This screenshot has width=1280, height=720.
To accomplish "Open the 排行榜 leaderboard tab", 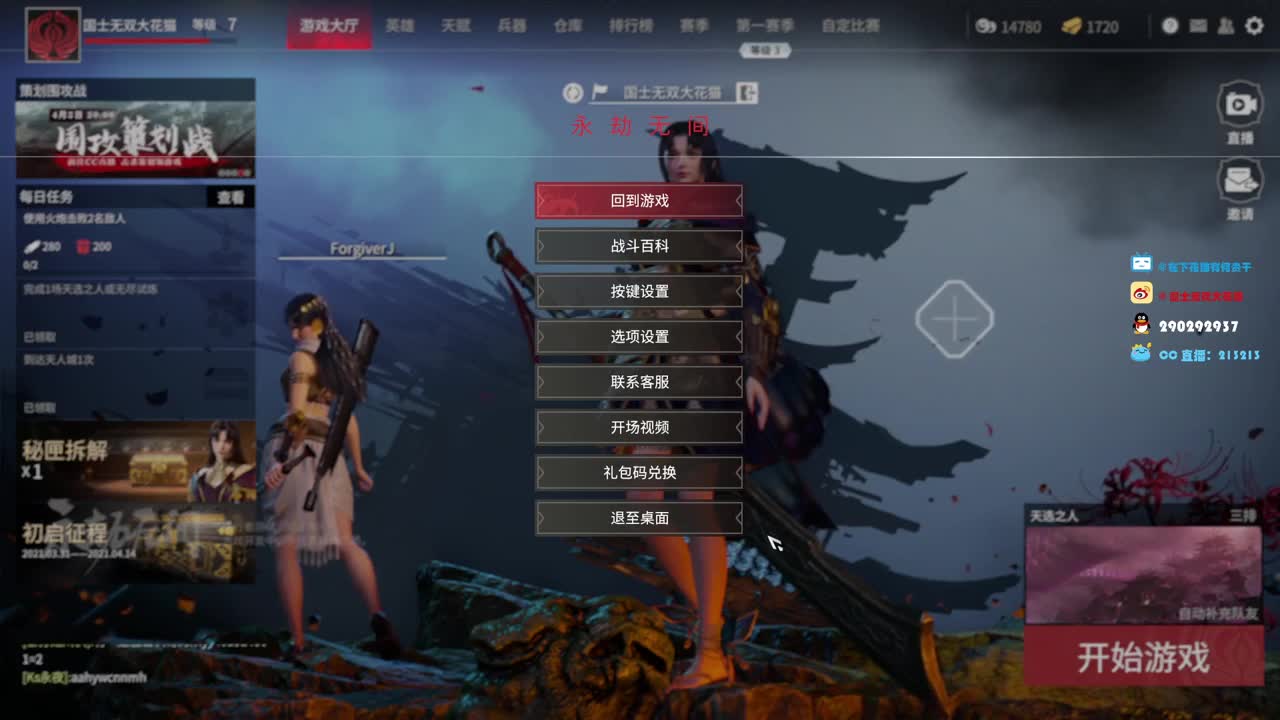I will click(631, 27).
